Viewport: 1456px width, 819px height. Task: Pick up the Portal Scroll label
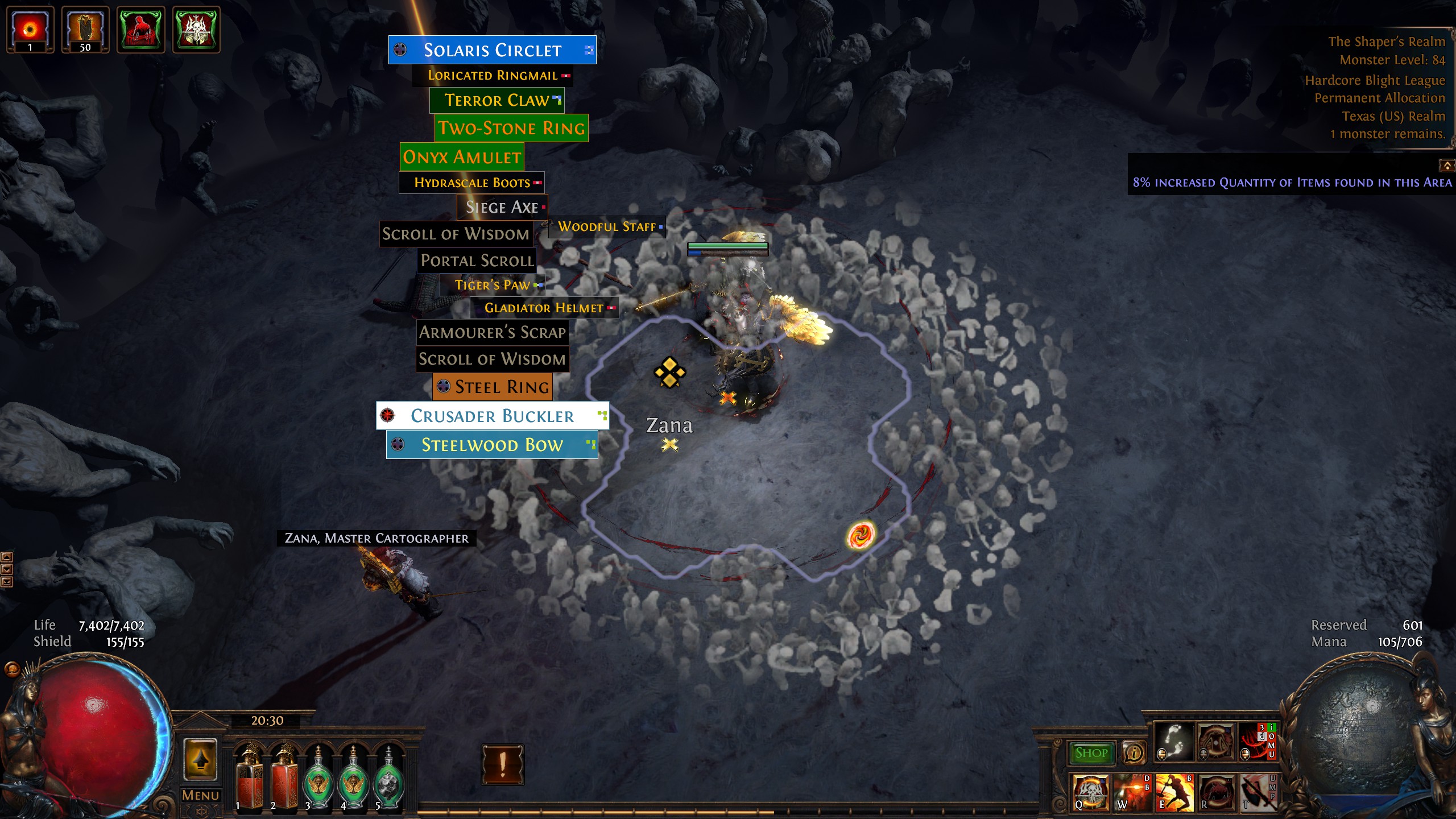point(477,260)
